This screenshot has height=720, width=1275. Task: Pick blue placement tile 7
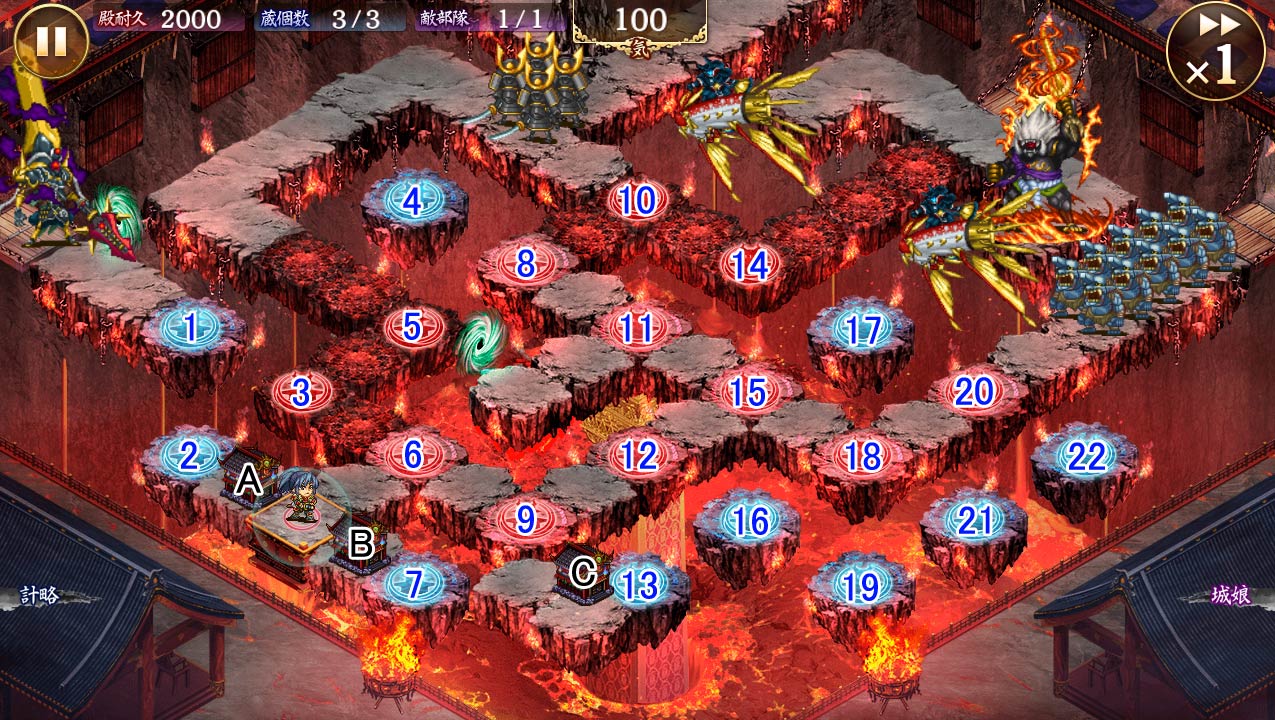tap(413, 583)
